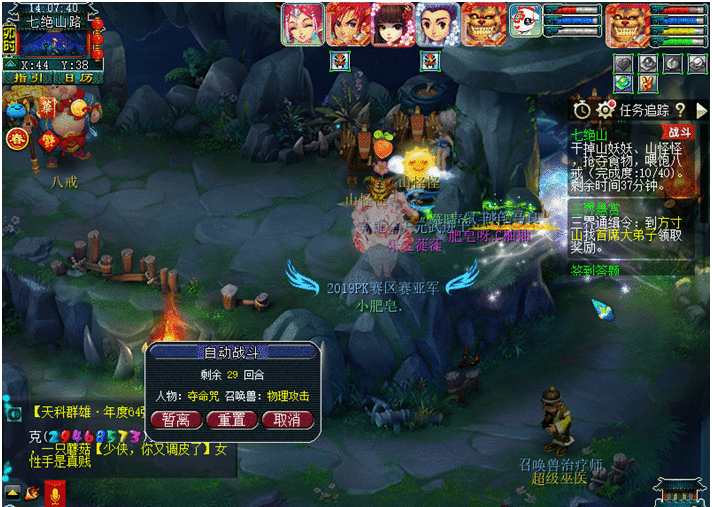This screenshot has width=712, height=507.
Task: Select the red-haired party member portrait
Action: click(347, 24)
